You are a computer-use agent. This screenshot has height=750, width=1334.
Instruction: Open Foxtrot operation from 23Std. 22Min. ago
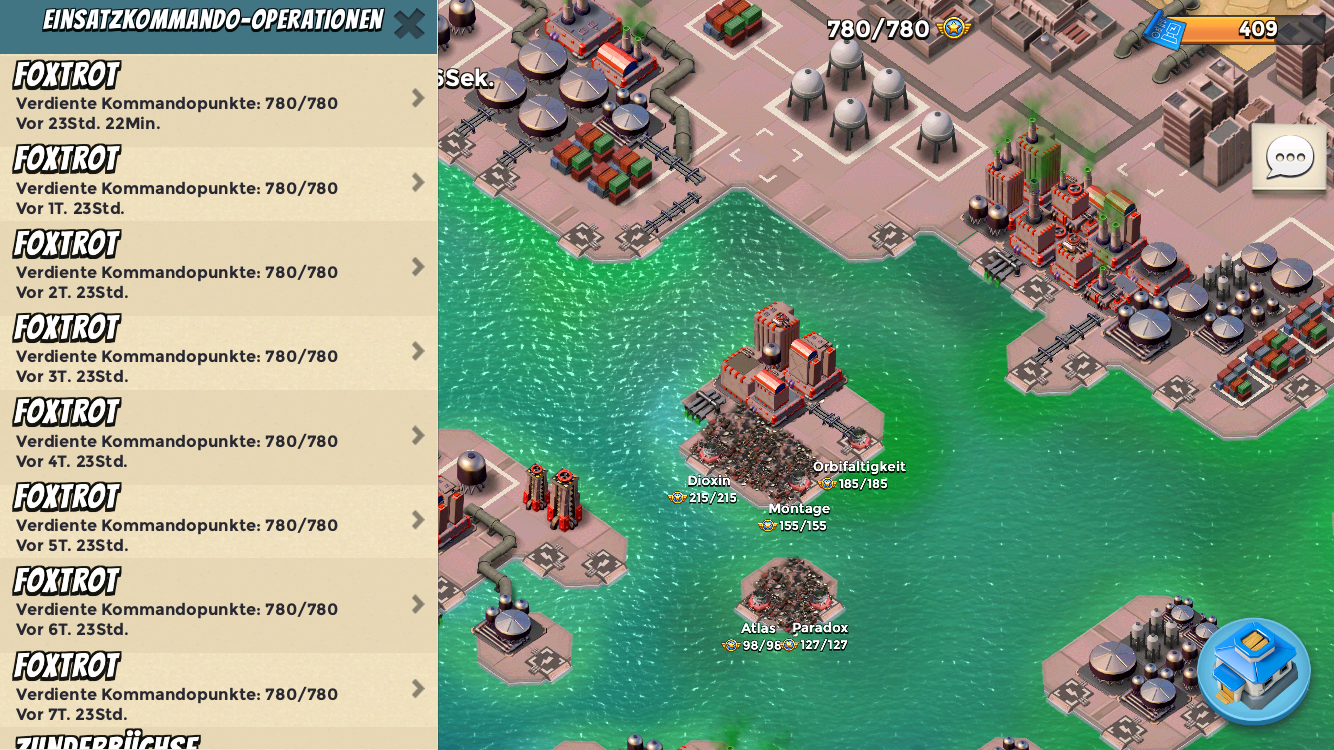click(218, 99)
